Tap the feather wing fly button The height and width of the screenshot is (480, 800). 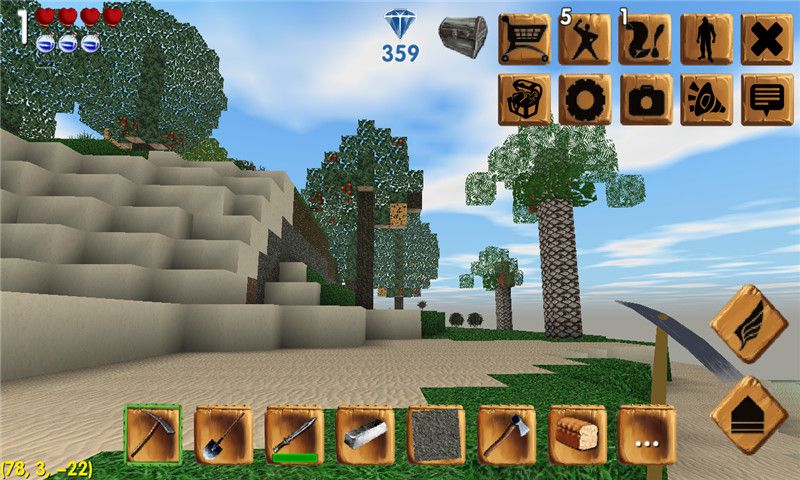pos(749,324)
